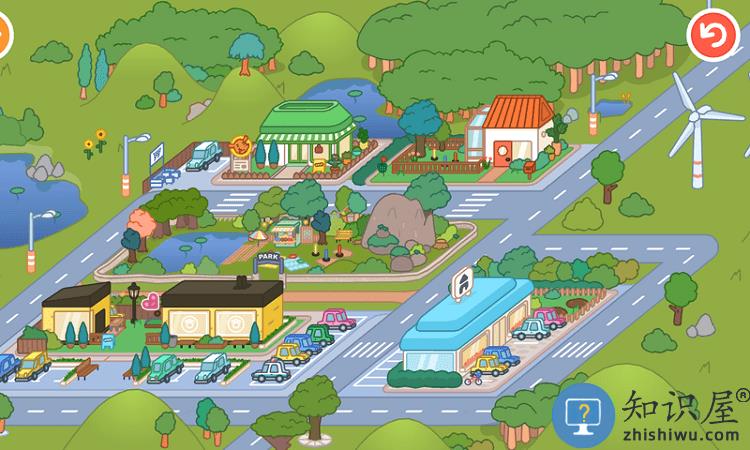Enter the small yellow corner shop
The width and height of the screenshot is (750, 450).
pos(76,310)
